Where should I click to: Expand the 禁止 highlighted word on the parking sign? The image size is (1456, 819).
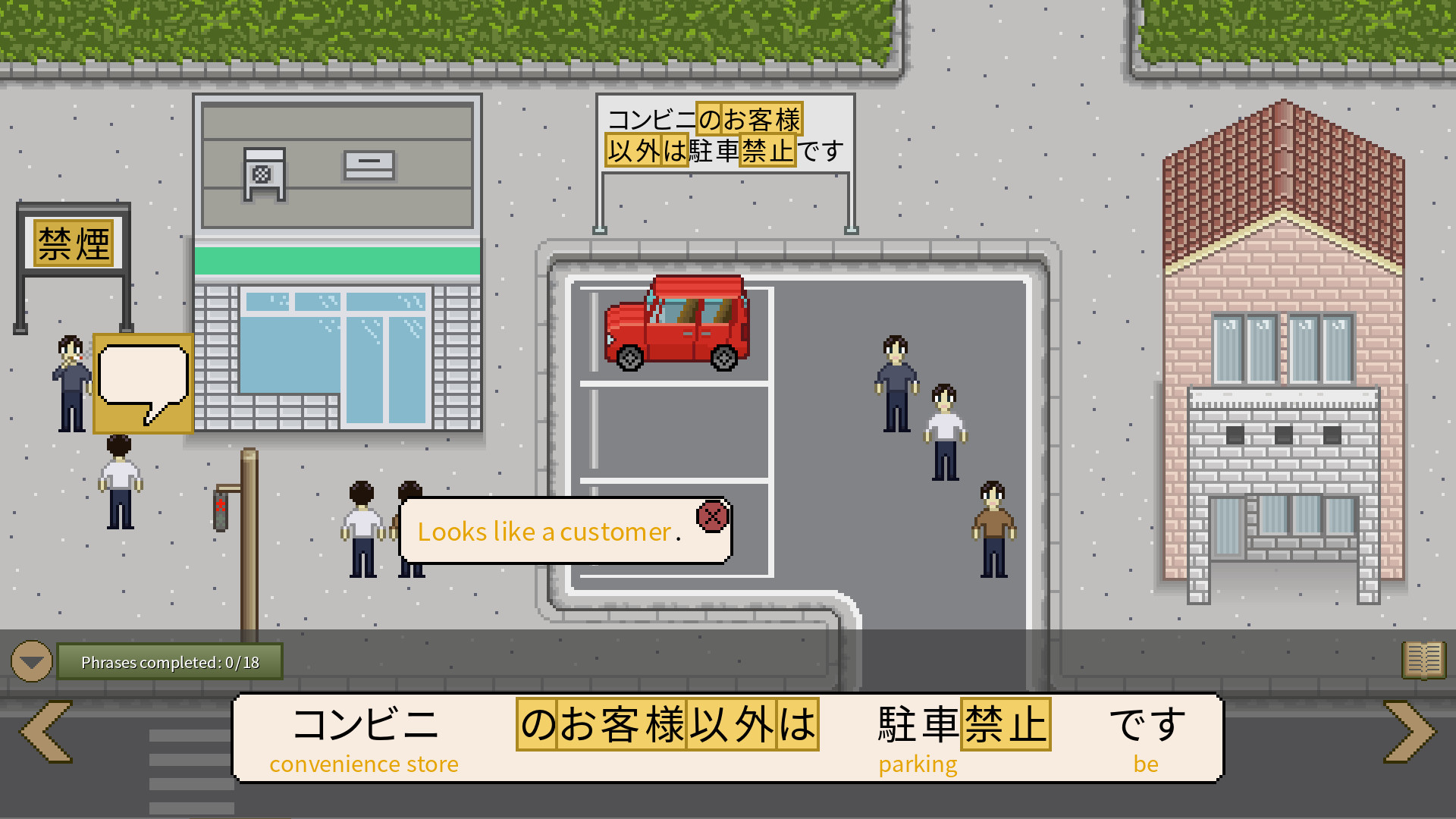[768, 150]
